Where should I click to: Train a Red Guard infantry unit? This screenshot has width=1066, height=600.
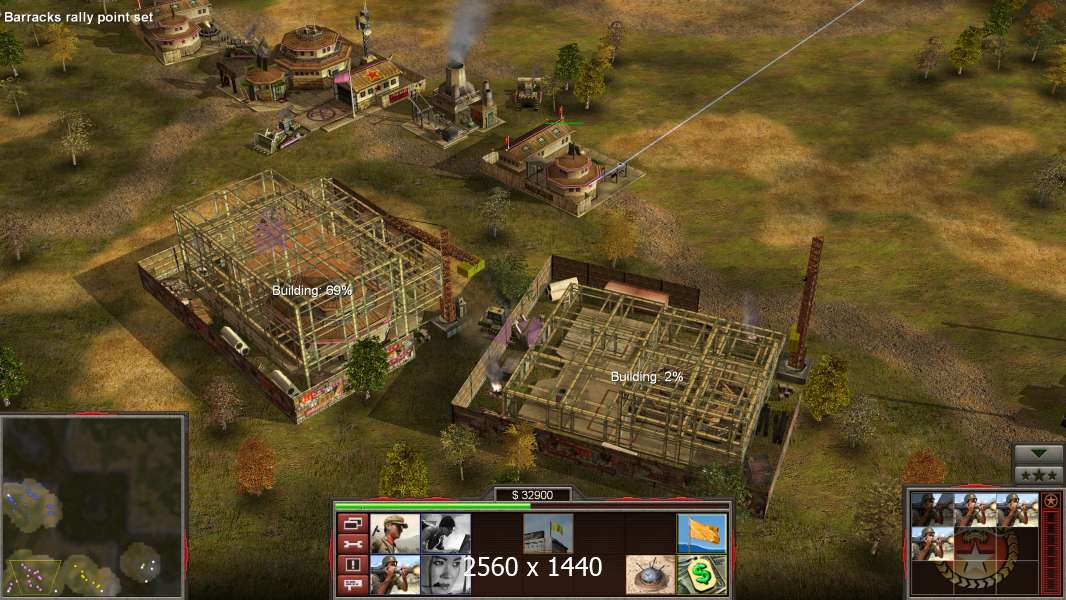[395, 533]
